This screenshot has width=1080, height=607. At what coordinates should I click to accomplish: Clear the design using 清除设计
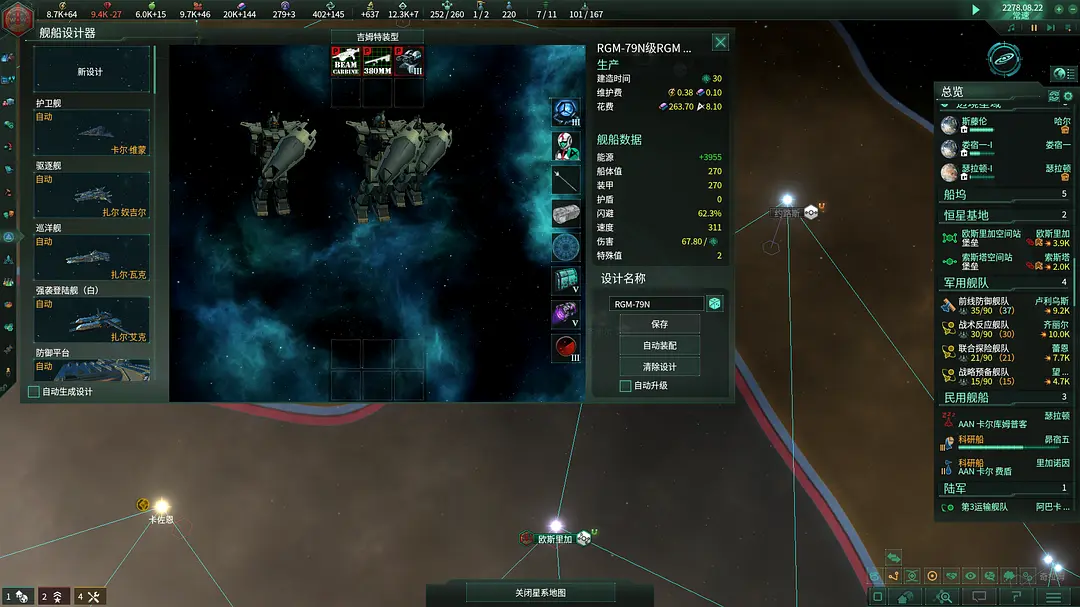tap(659, 366)
